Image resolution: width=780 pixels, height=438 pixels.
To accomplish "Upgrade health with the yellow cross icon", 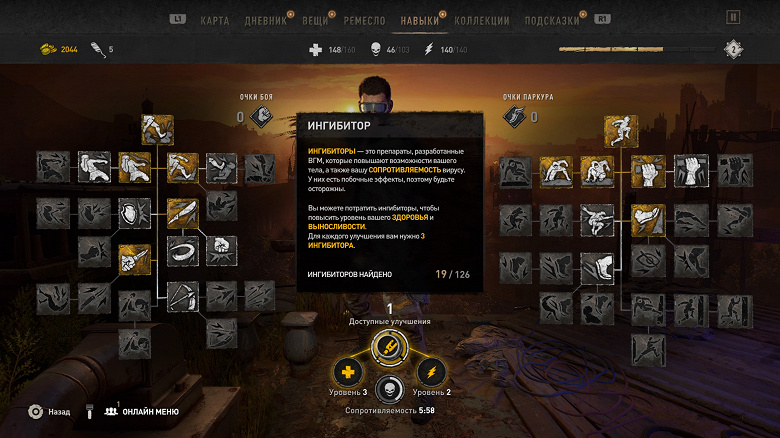I will (x=349, y=373).
